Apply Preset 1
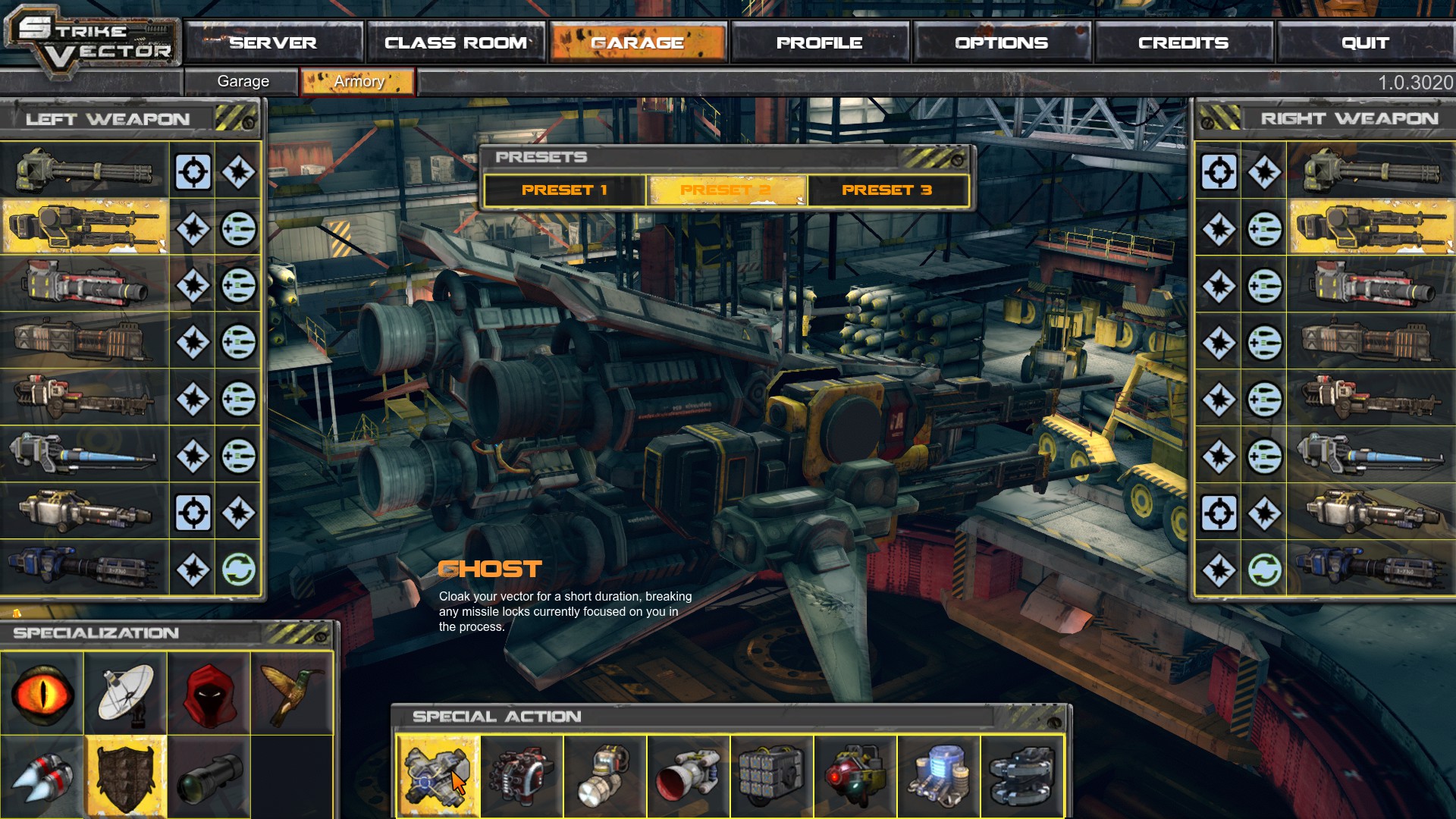Image resolution: width=1456 pixels, height=819 pixels. click(x=566, y=190)
